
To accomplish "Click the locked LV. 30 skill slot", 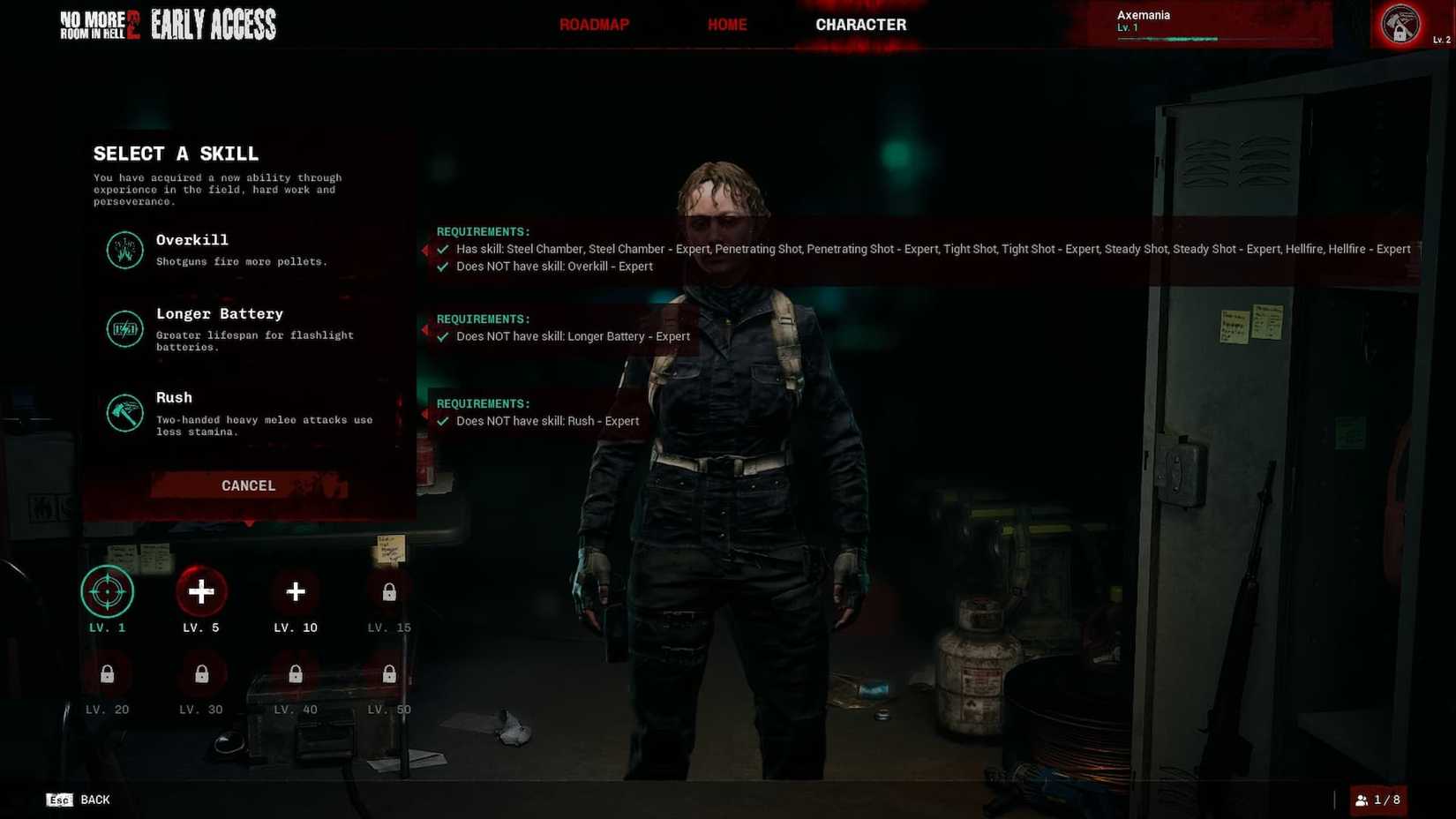I will pyautogui.click(x=201, y=673).
